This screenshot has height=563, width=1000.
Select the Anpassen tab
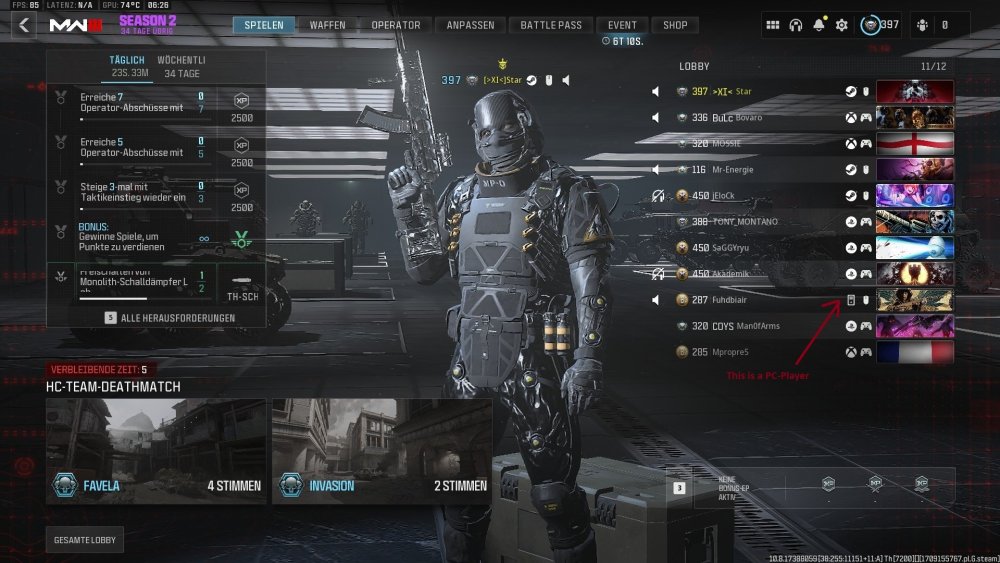[x=472, y=25]
